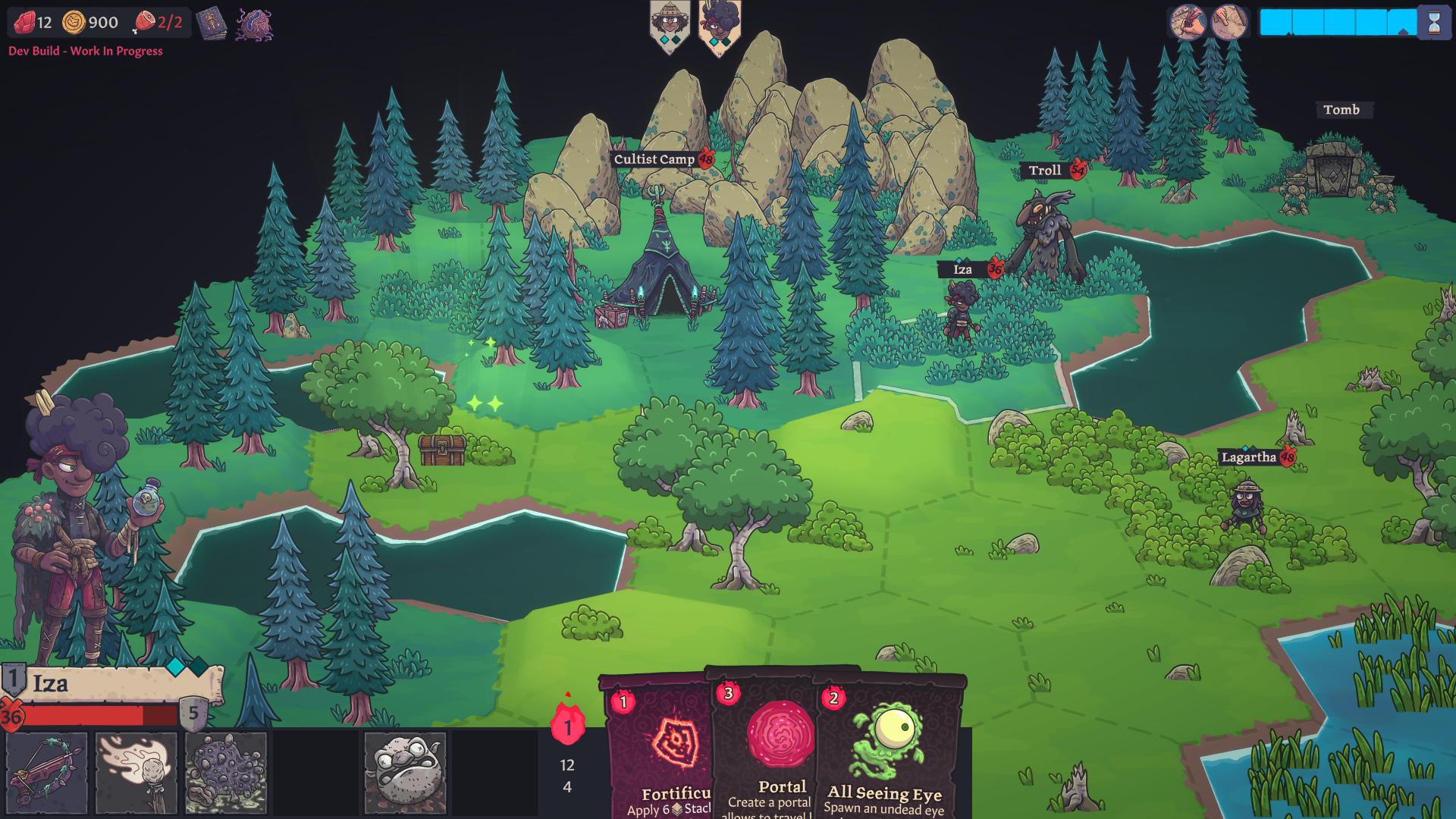End turn with the hourglass button
The height and width of the screenshot is (819, 1456).
click(1434, 23)
